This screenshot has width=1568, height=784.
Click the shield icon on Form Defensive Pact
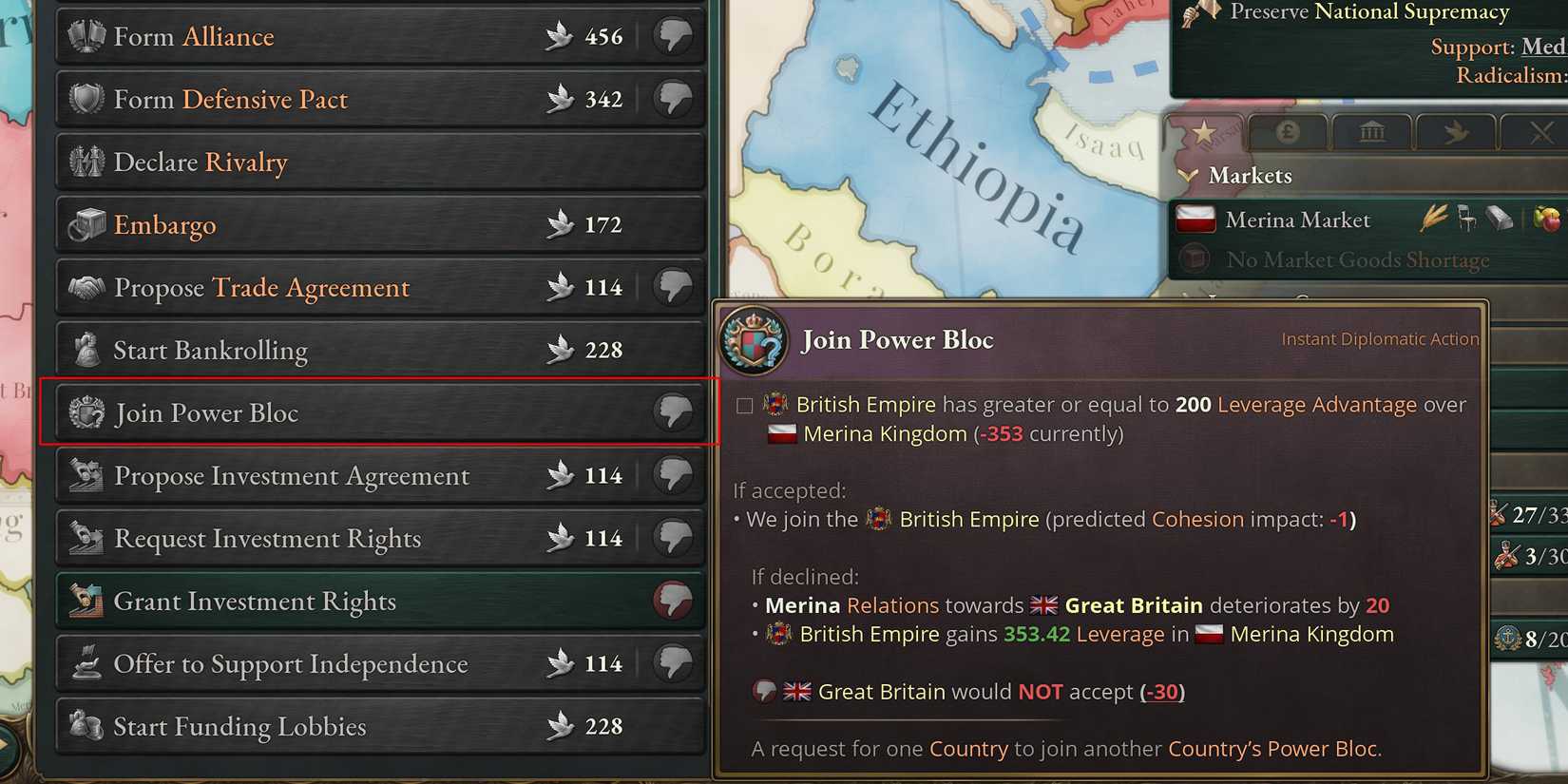tap(86, 99)
